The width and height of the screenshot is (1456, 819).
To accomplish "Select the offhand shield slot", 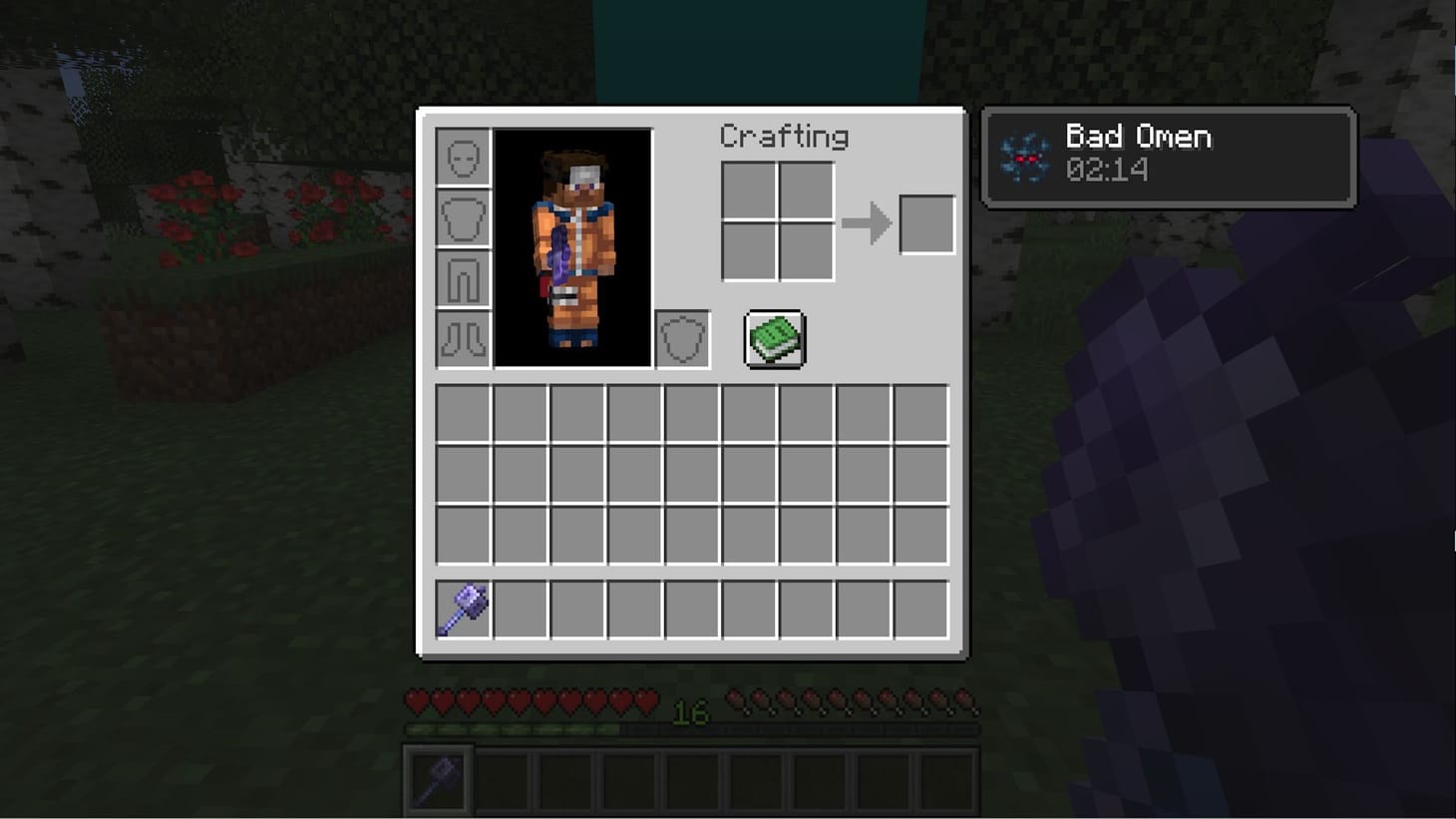I will point(682,337).
